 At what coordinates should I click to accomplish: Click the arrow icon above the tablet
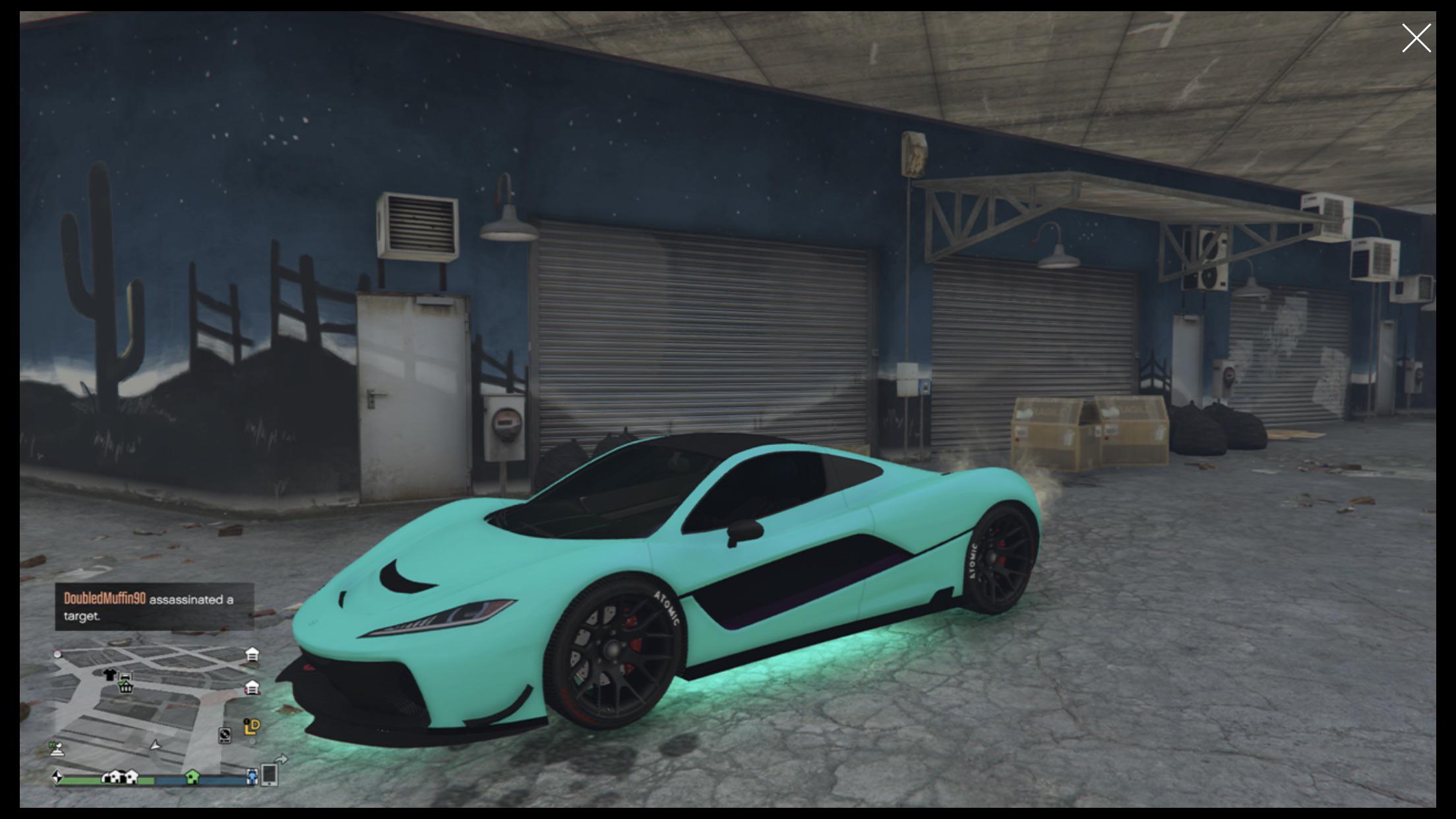click(x=281, y=760)
